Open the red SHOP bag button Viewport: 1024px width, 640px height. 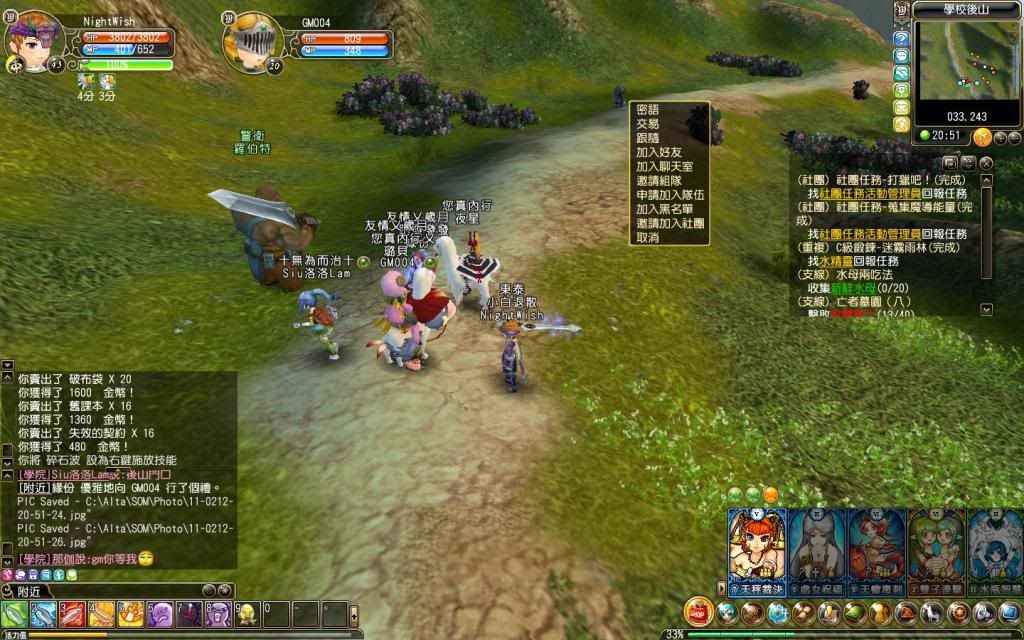[698, 612]
